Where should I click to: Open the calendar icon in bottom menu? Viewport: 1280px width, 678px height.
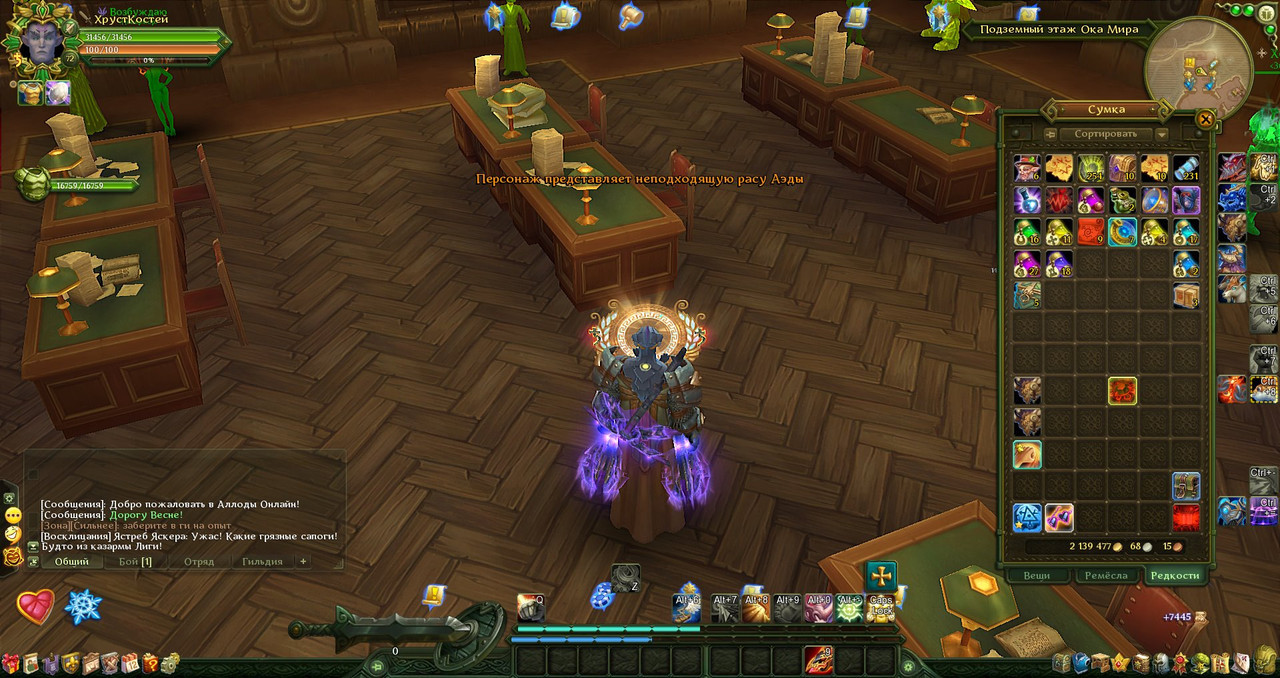(x=130, y=663)
